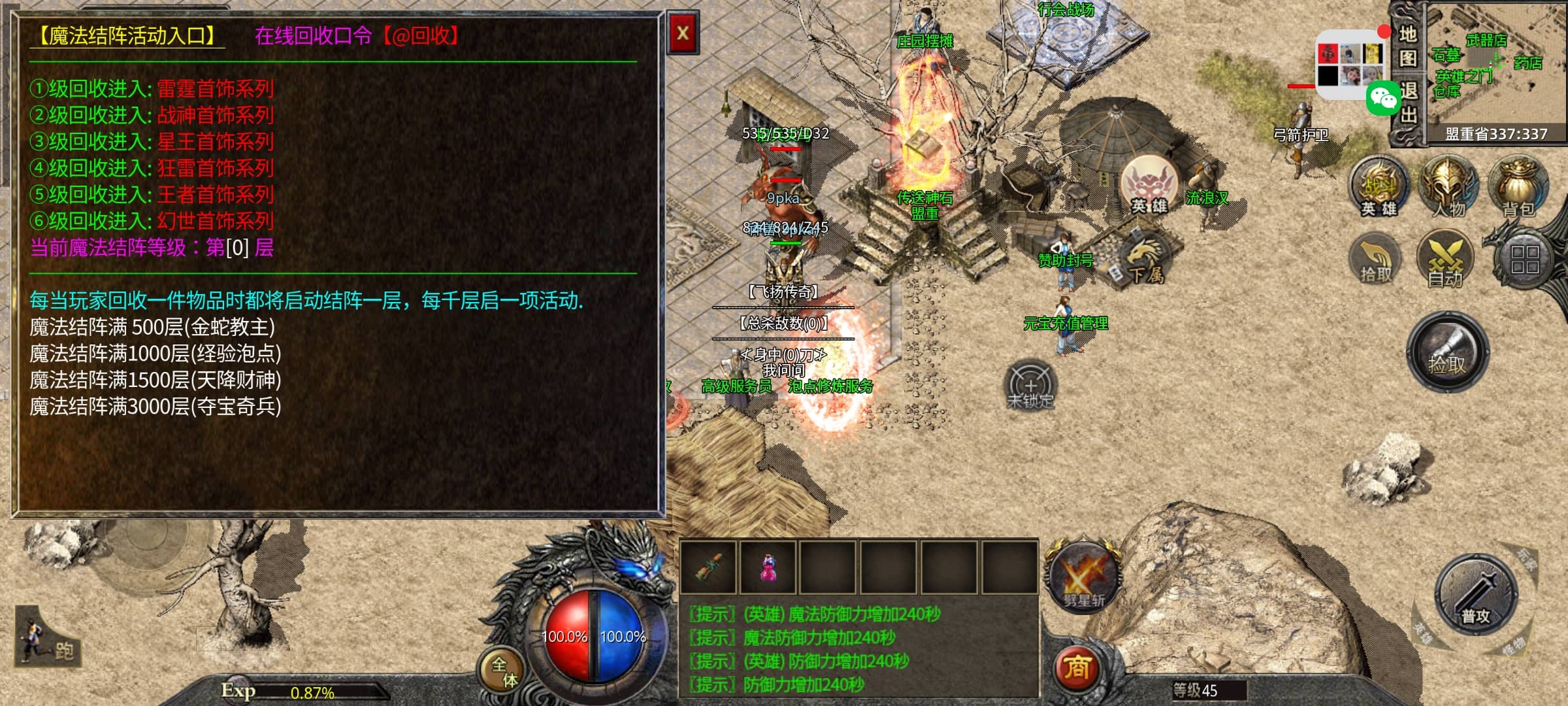Image resolution: width=1568 pixels, height=706 pixels.
Task: Open the 地图 map button
Action: 1407,46
